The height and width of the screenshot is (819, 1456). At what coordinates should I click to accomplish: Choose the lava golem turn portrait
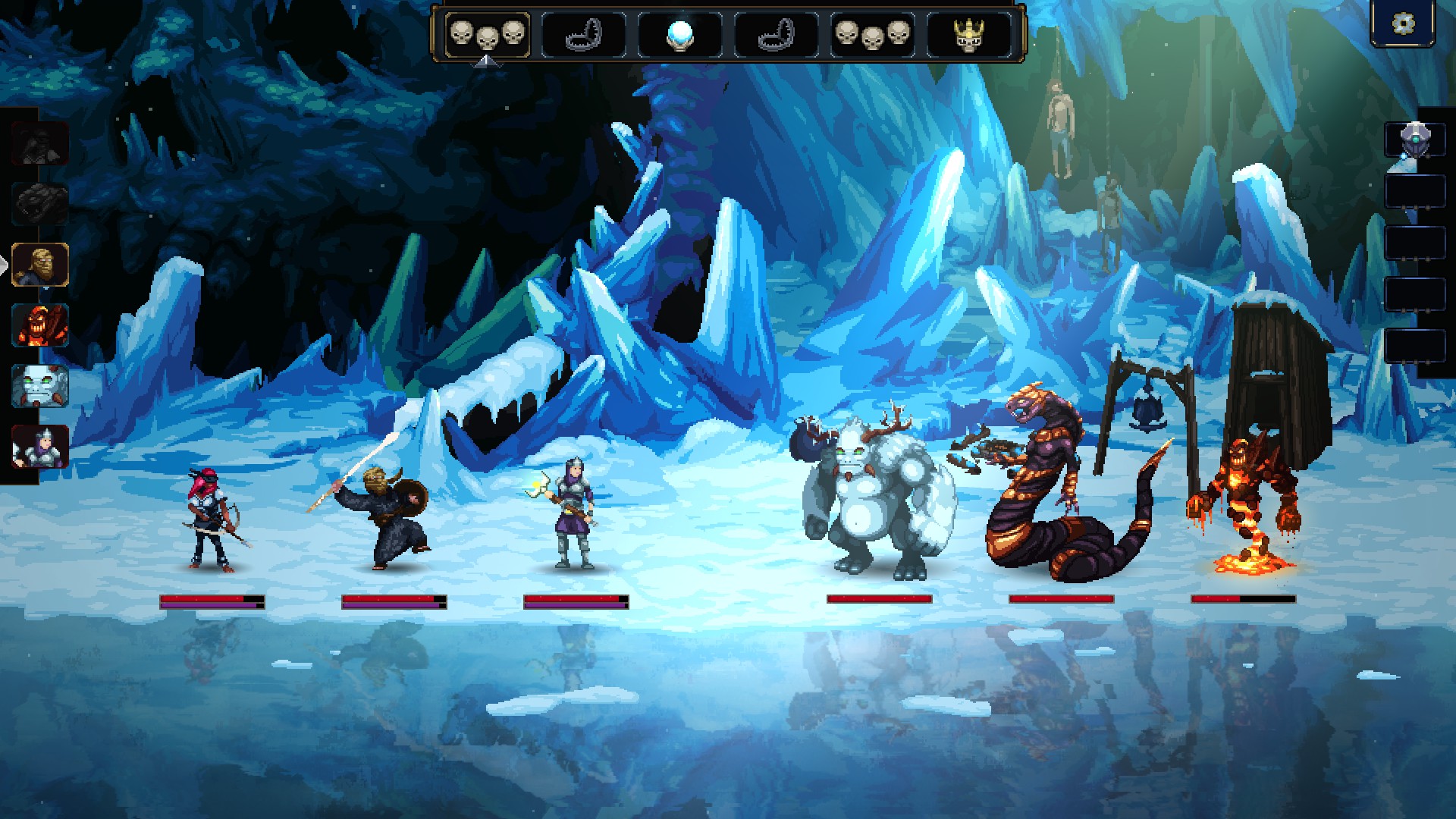click(40, 325)
